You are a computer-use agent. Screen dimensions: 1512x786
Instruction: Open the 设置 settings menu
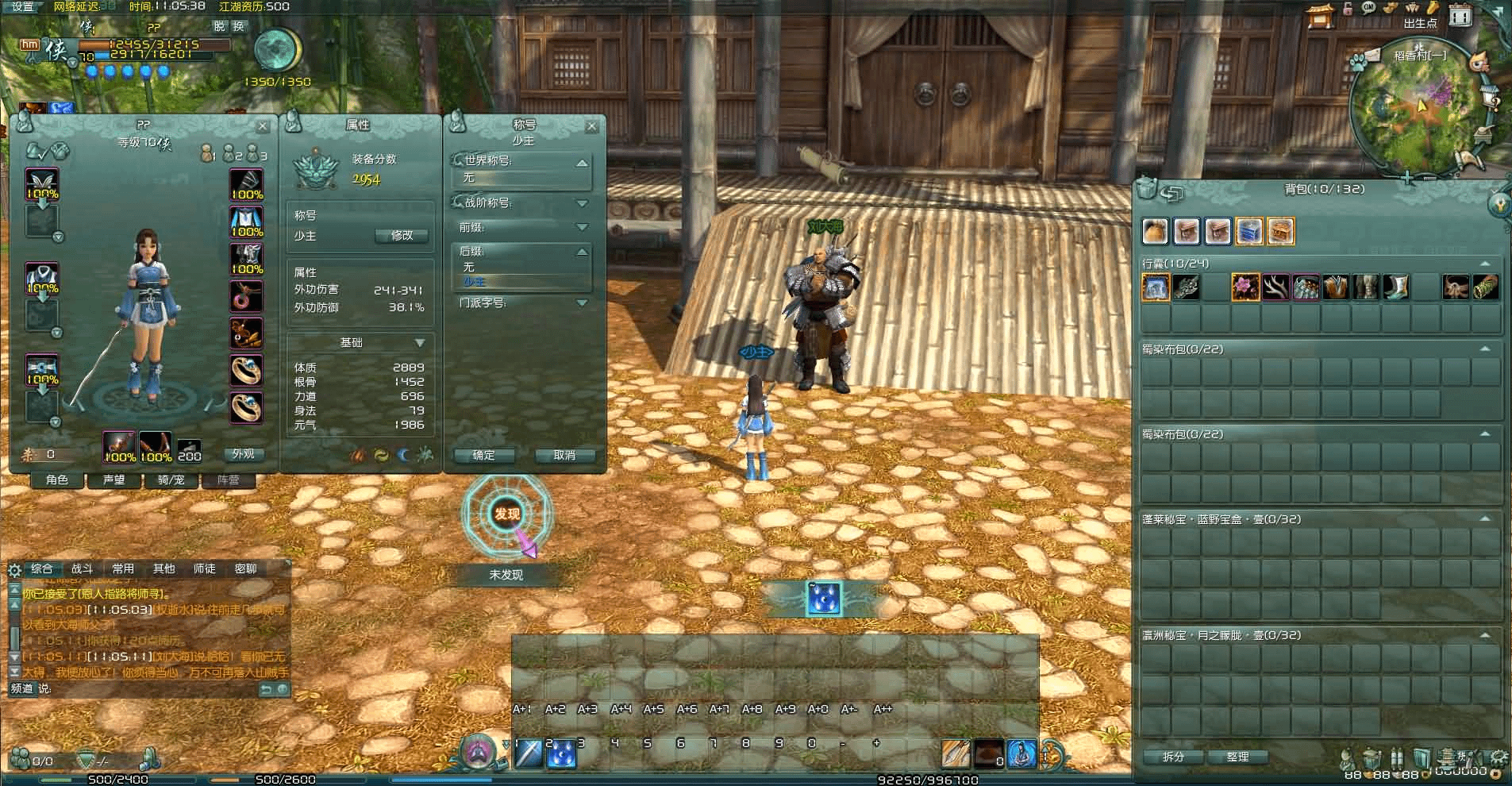tap(22, 6)
